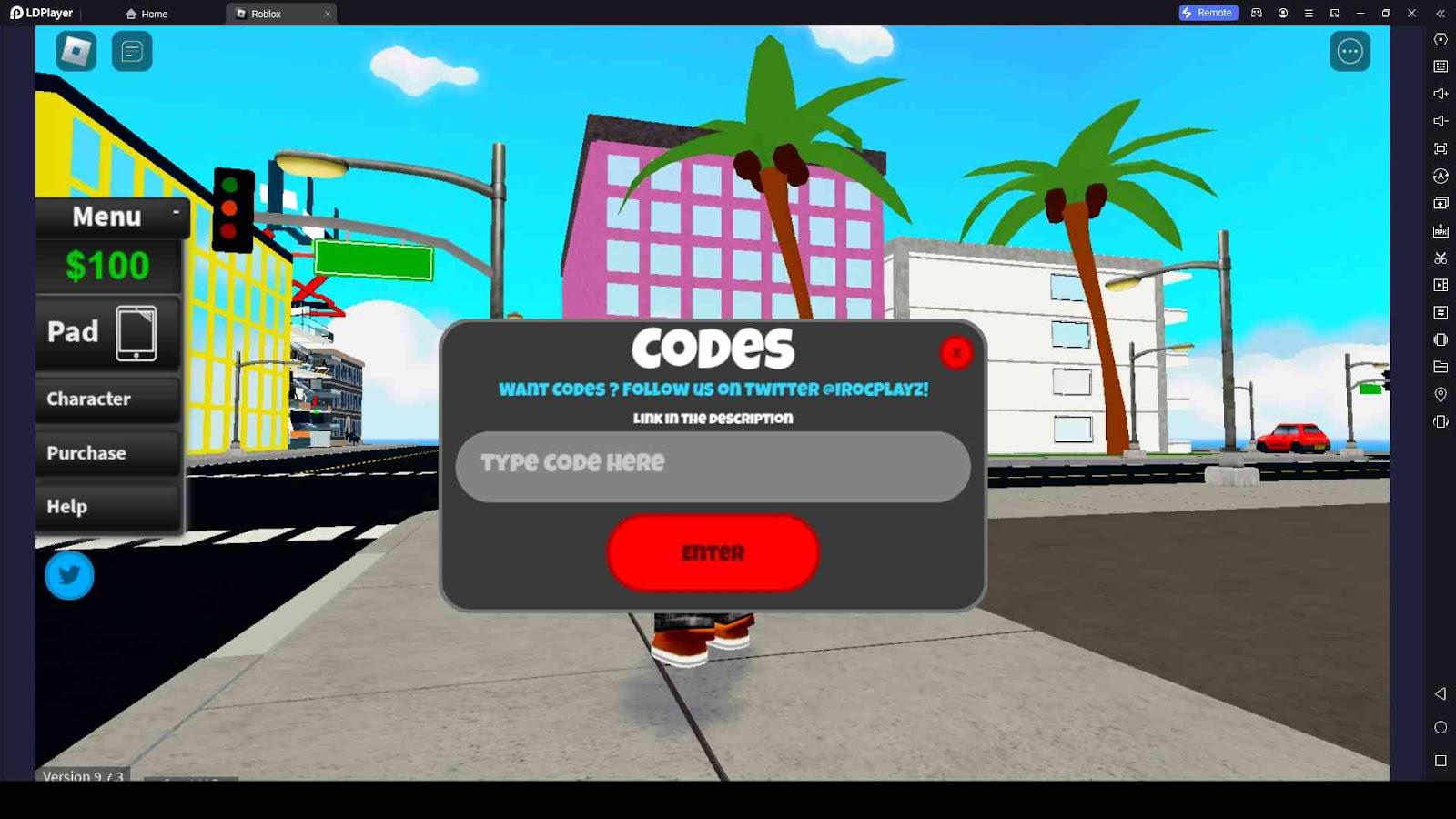Open the Roblox logo menu in-game
Image resolution: width=1456 pixels, height=819 pixels.
point(76,51)
